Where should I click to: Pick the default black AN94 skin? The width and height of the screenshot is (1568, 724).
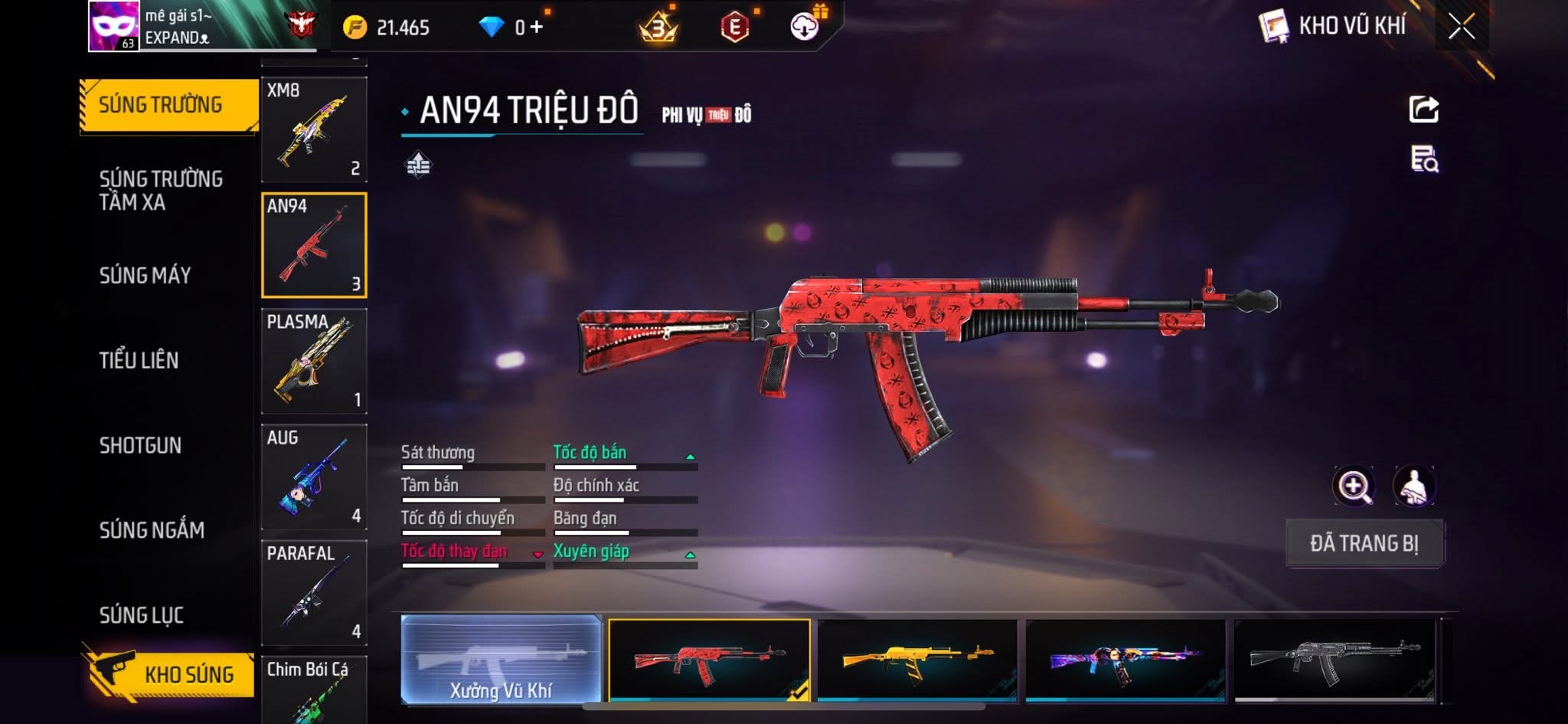(1334, 660)
